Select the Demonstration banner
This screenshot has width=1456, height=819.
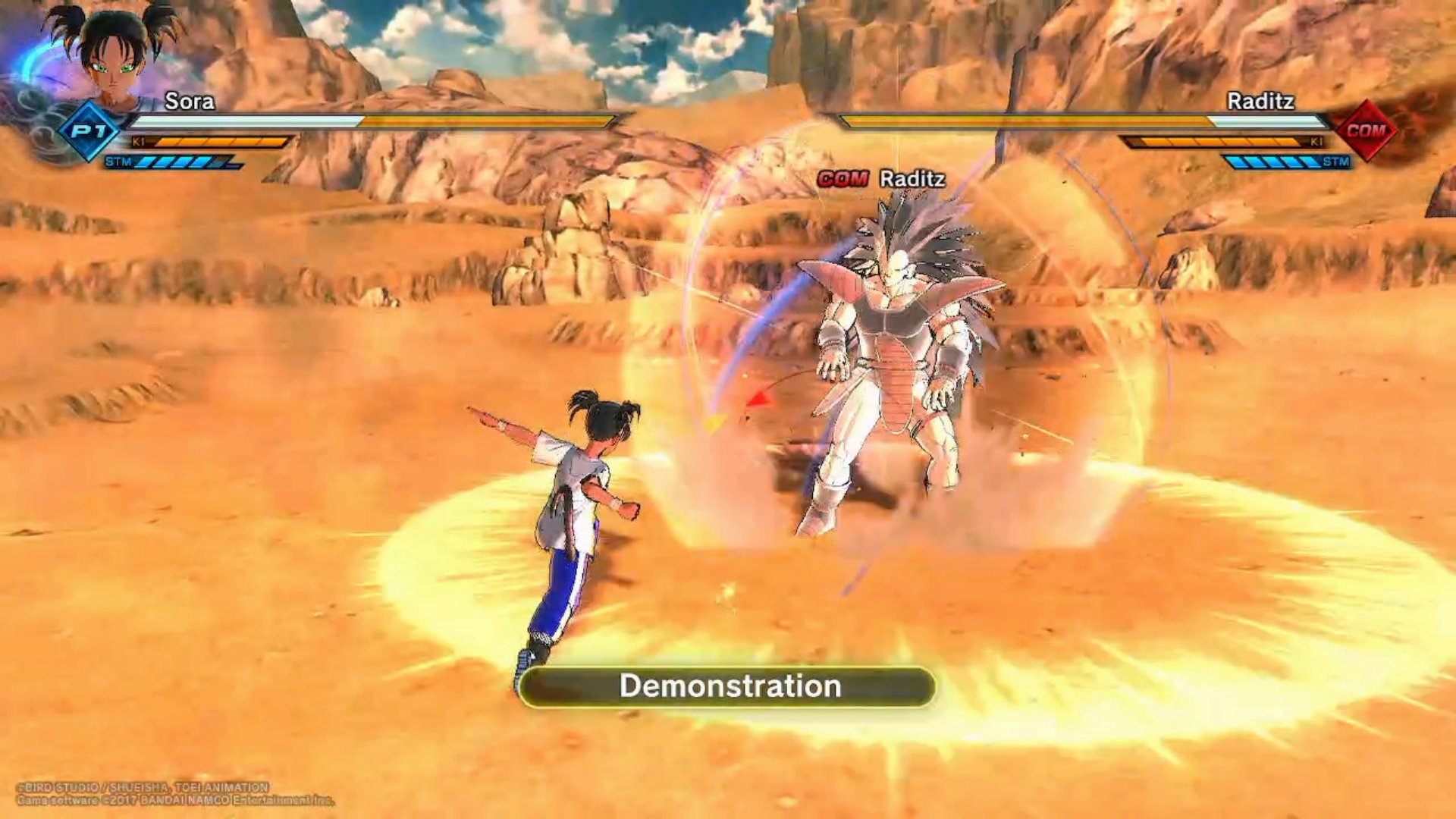click(x=728, y=687)
